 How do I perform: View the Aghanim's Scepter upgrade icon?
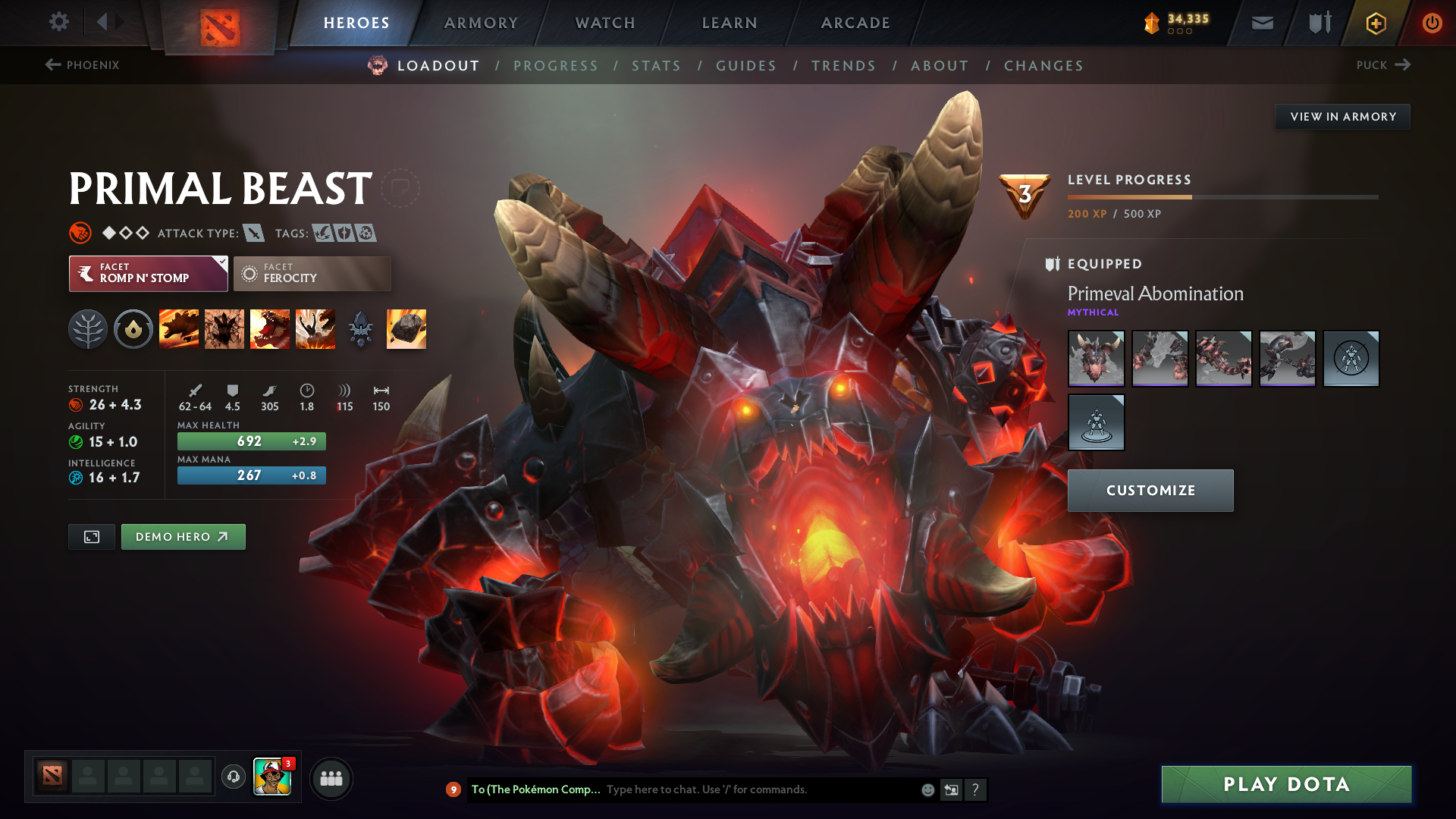(x=361, y=328)
